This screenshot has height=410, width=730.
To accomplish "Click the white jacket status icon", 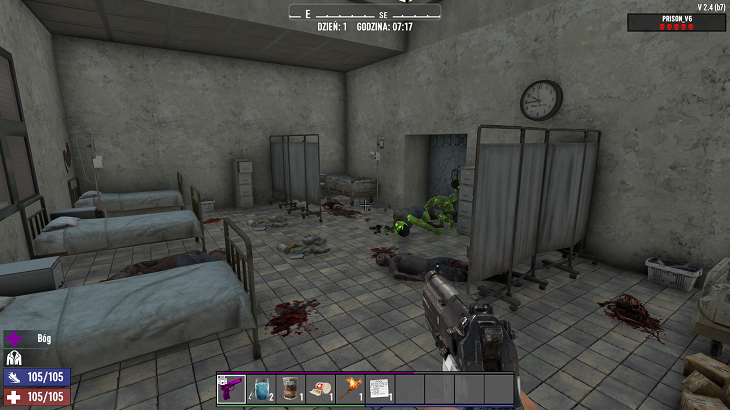I will (15, 358).
